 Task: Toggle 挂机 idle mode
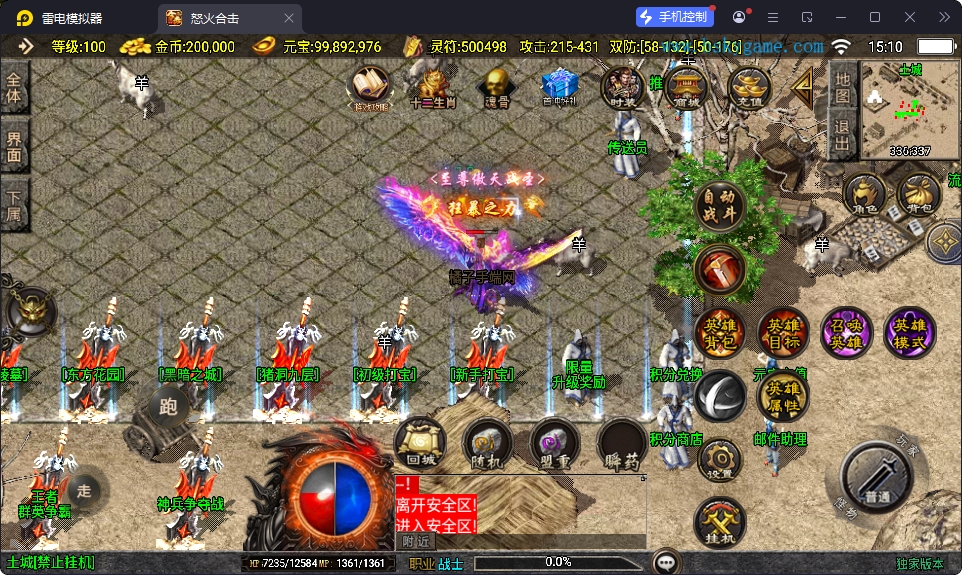720,522
